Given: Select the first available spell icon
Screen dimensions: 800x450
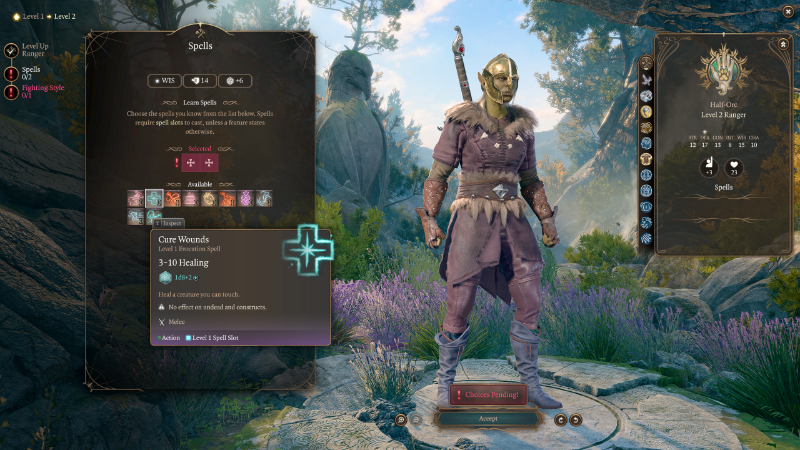Looking at the screenshot, I should (135, 198).
